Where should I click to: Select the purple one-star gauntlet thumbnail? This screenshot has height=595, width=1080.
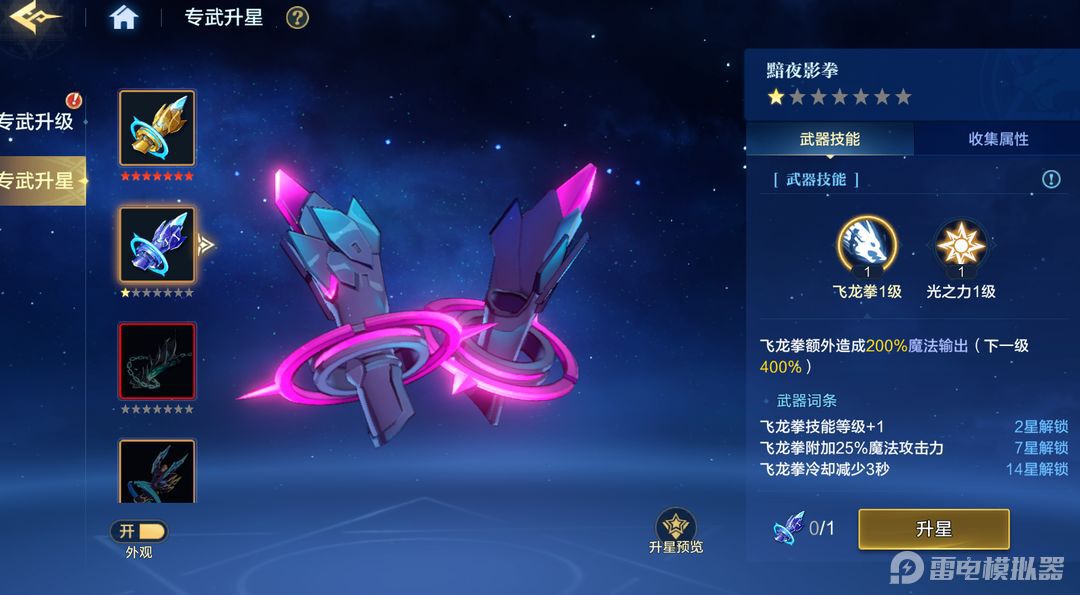click(x=157, y=245)
